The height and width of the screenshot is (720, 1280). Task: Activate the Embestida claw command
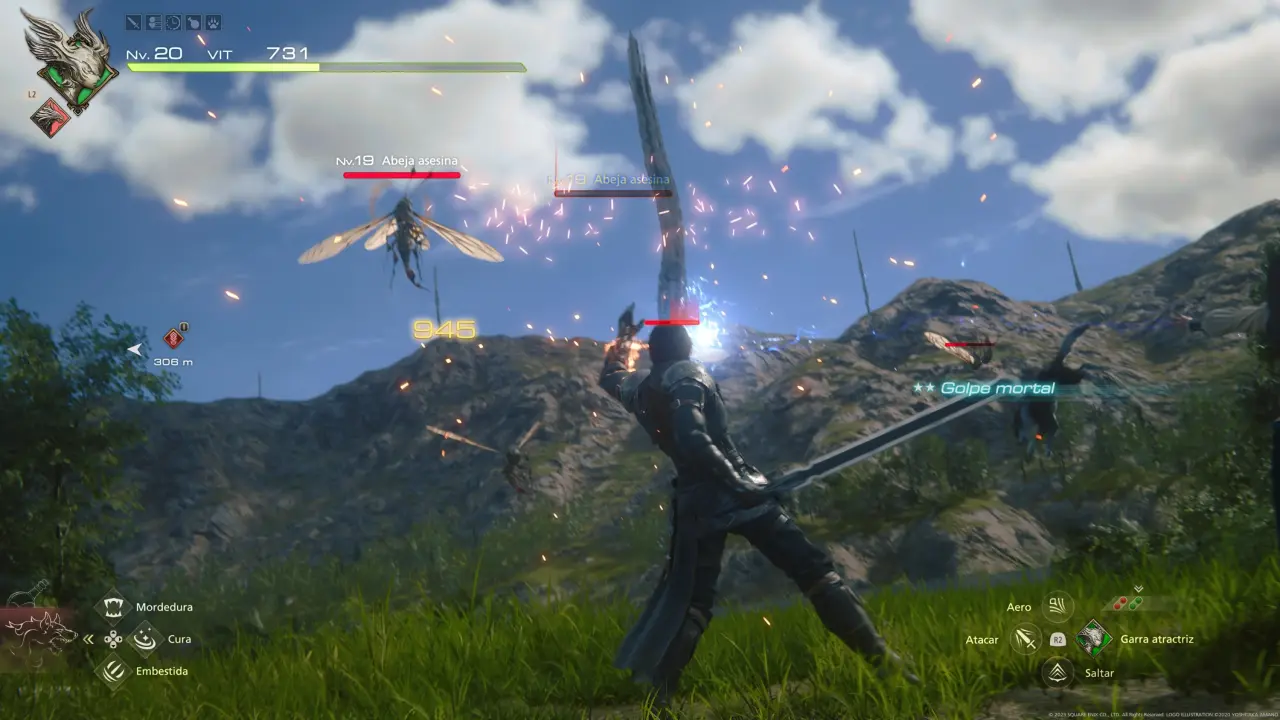tap(113, 671)
